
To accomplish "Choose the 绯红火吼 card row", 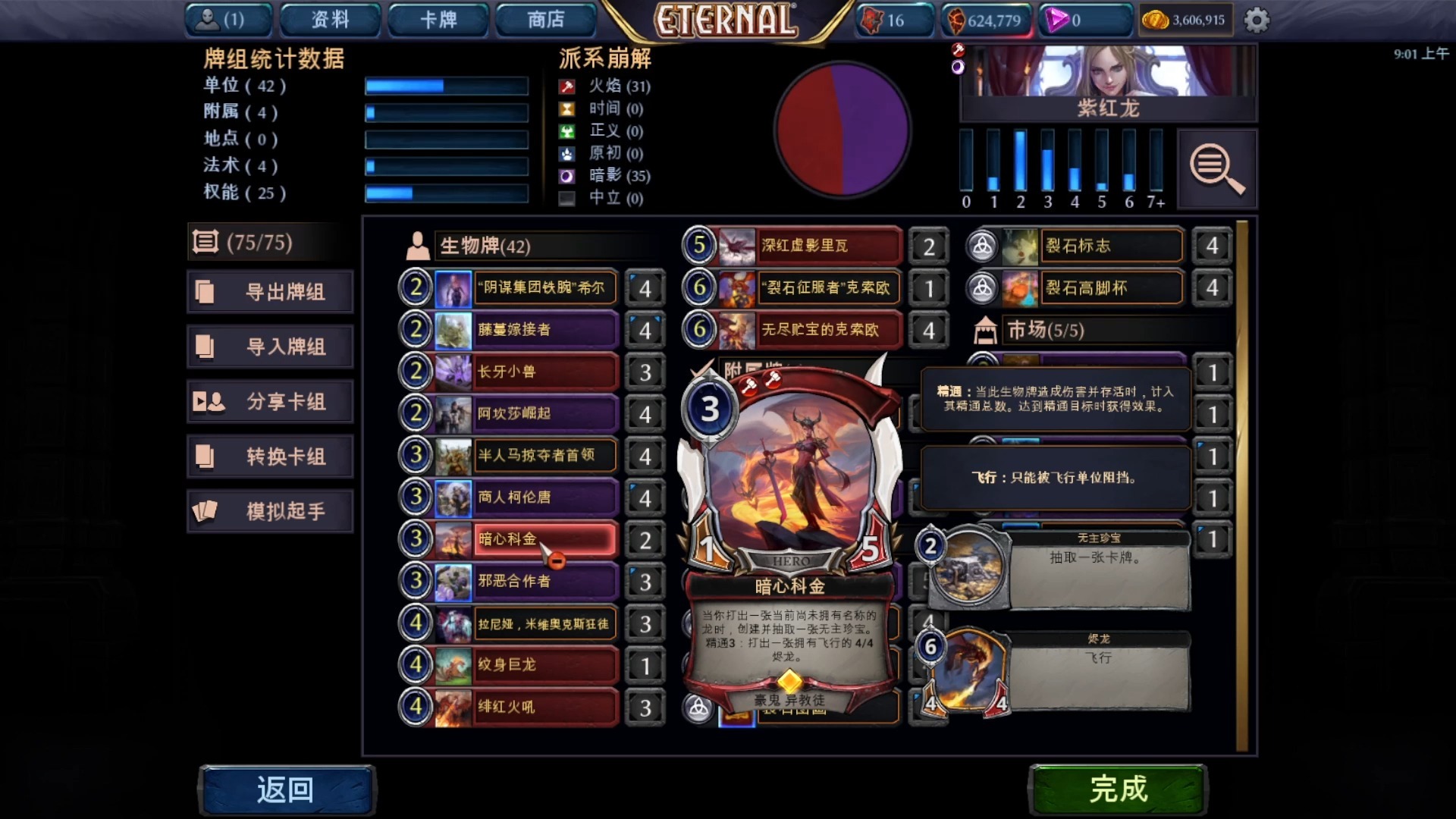I will [542, 707].
